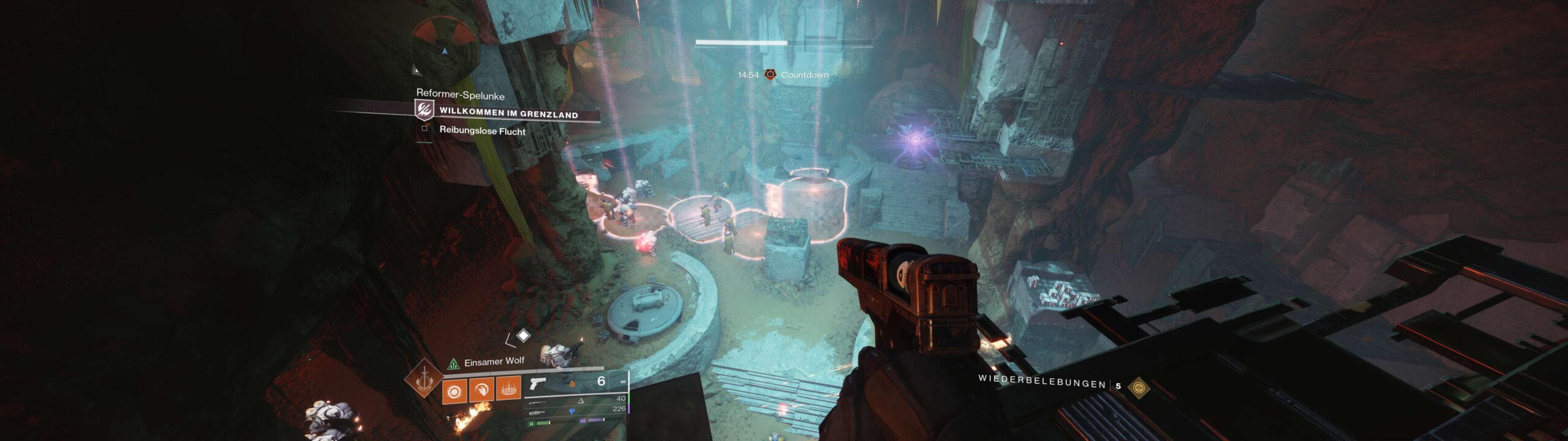Screen dimensions: 1568x441
Task: Select the Barricade class ability icon
Action: [510, 388]
